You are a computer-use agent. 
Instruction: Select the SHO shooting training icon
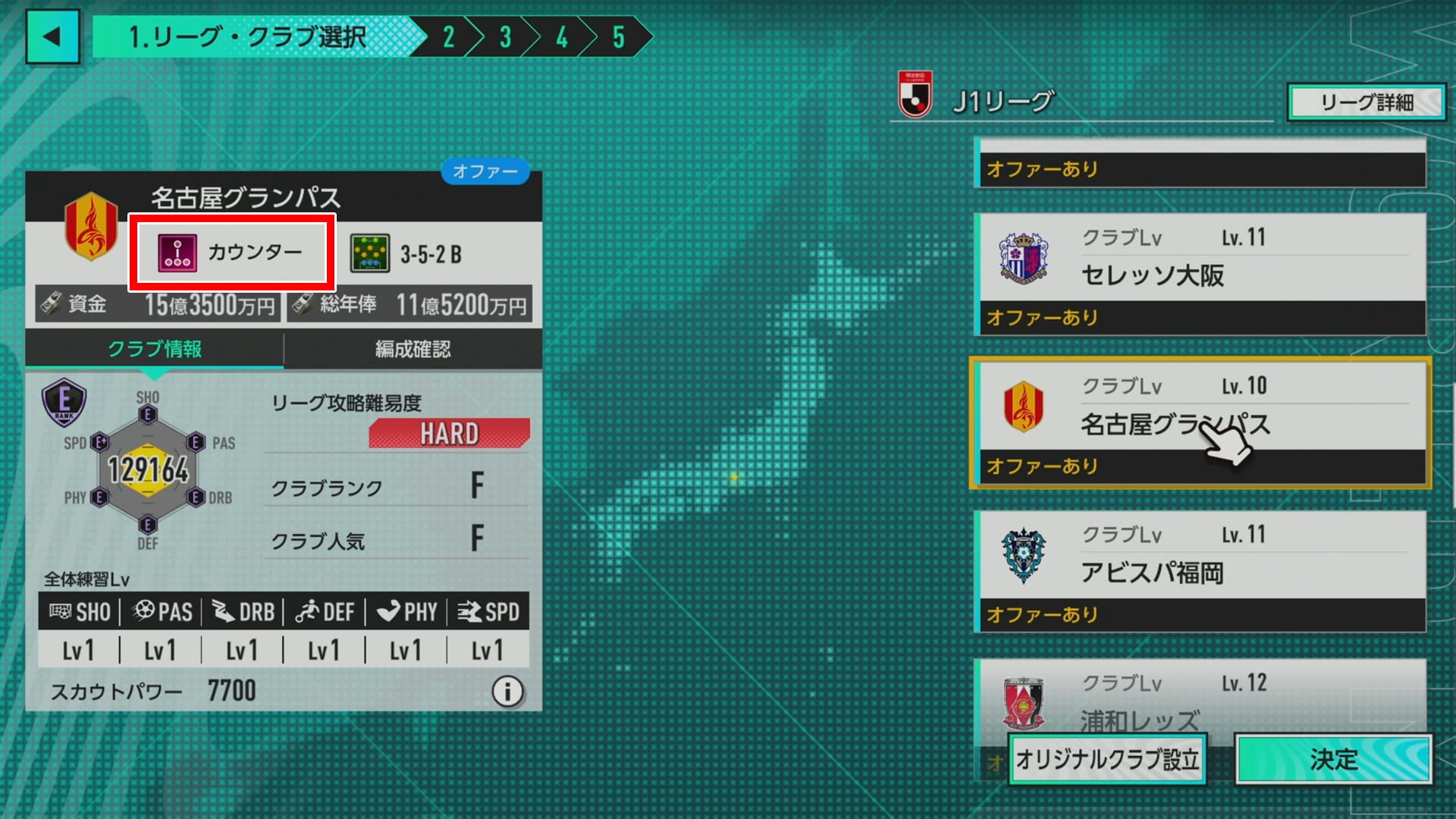[61, 611]
